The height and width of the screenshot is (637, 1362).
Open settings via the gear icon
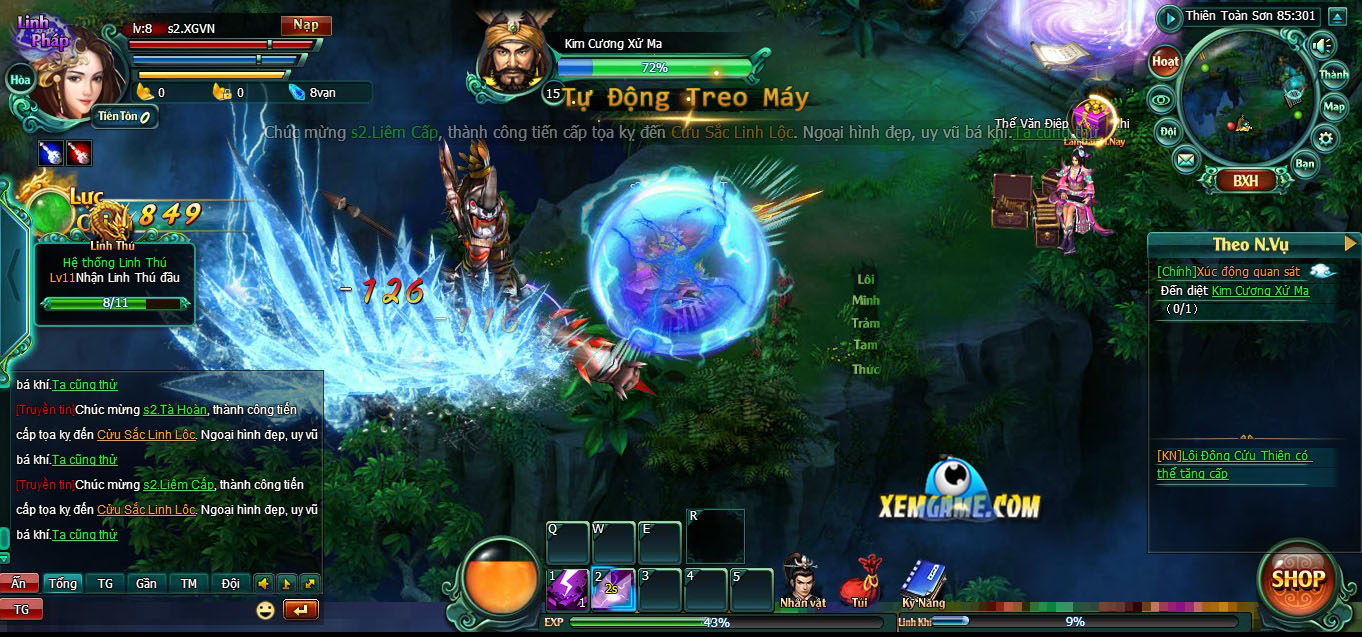tap(1326, 139)
